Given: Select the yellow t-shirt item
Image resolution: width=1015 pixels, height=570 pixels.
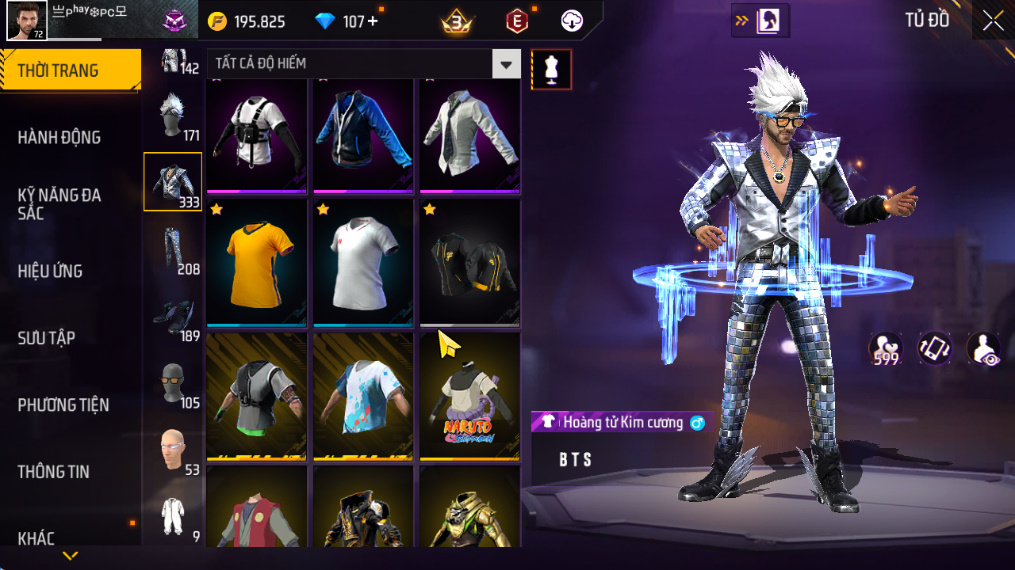Looking at the screenshot, I should tap(257, 262).
